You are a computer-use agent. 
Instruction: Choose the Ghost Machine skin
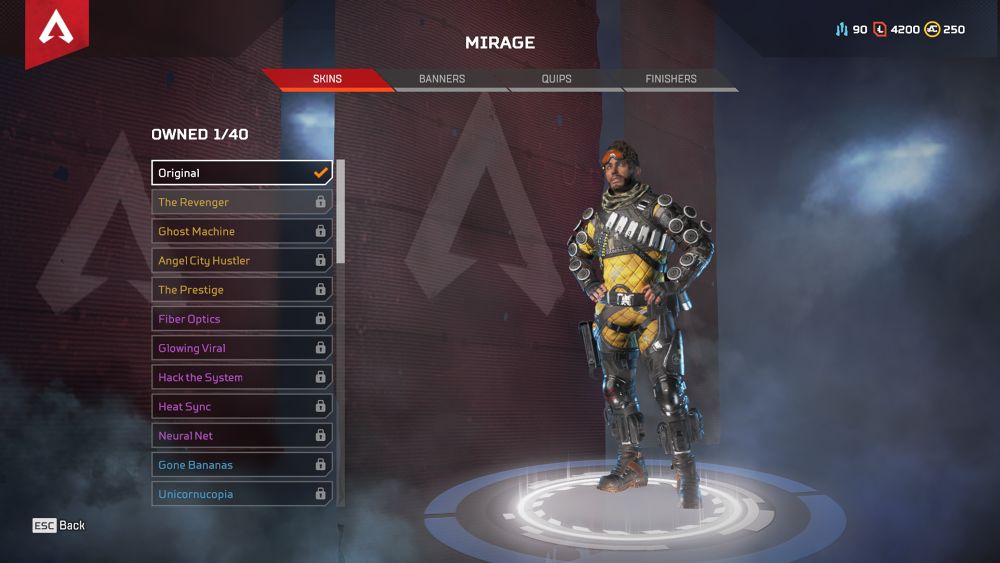[x=242, y=231]
